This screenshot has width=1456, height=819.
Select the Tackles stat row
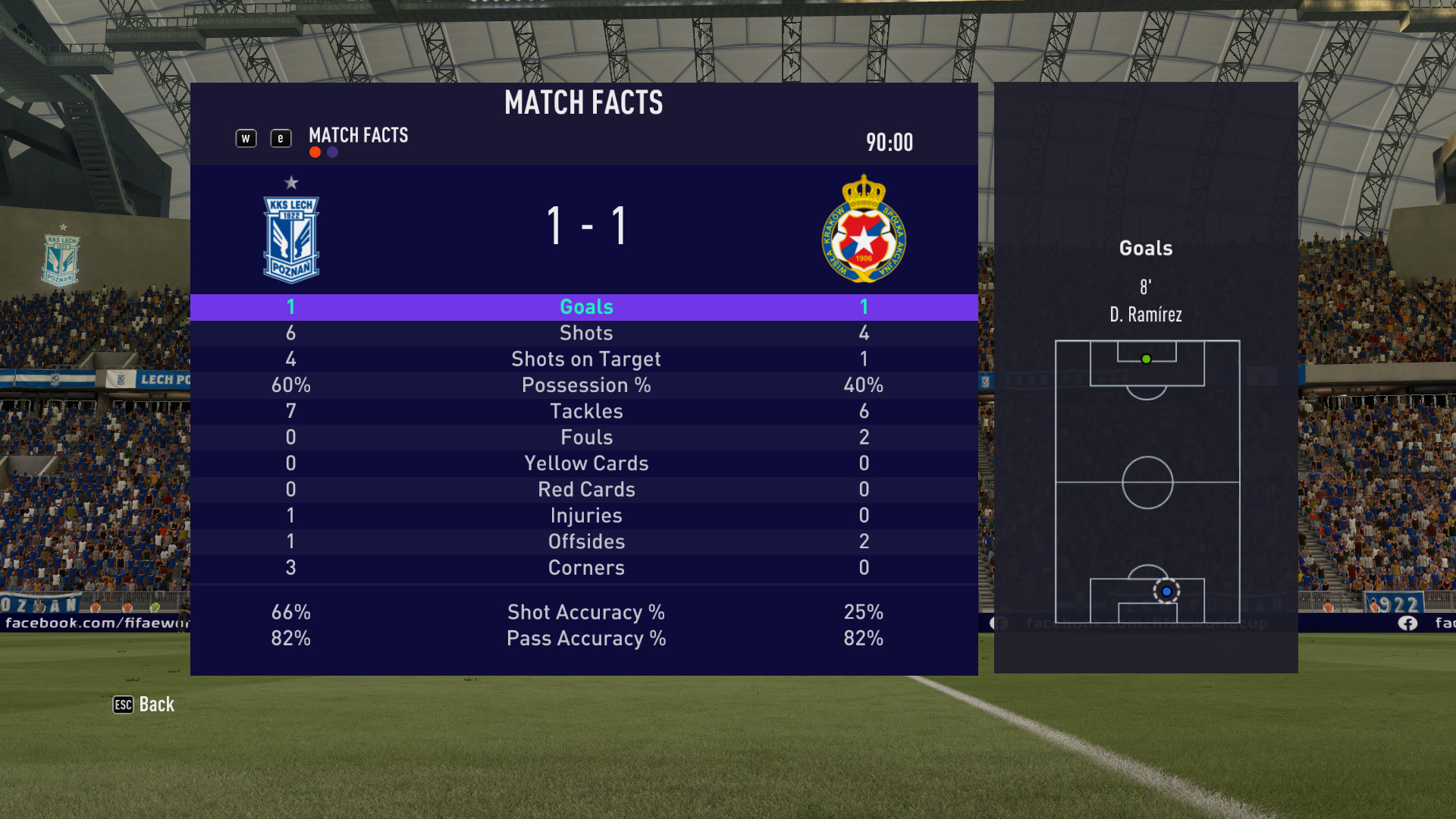(585, 411)
